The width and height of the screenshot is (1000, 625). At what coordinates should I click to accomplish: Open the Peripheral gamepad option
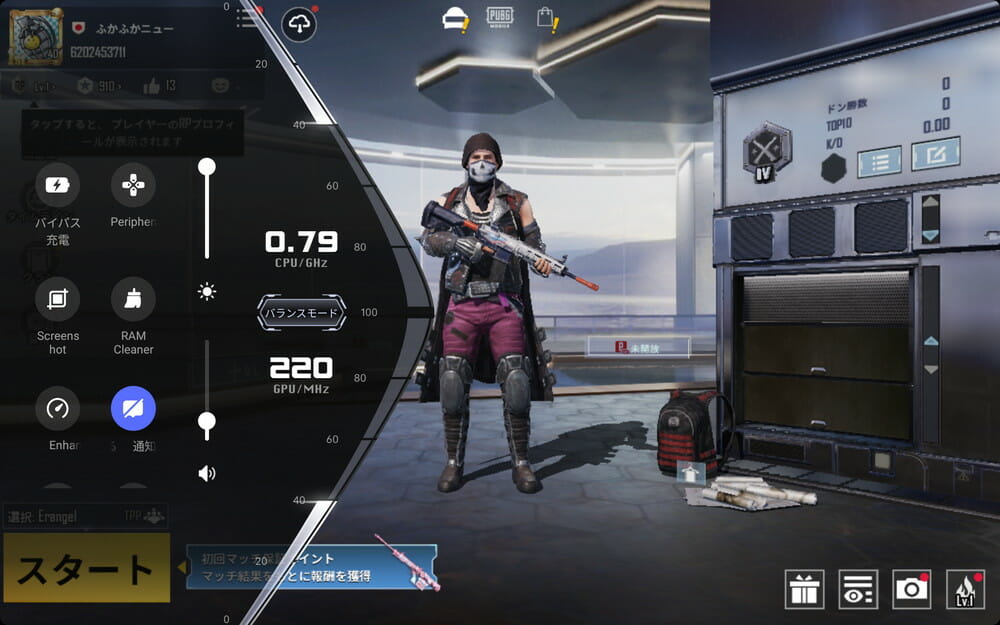pyautogui.click(x=133, y=185)
